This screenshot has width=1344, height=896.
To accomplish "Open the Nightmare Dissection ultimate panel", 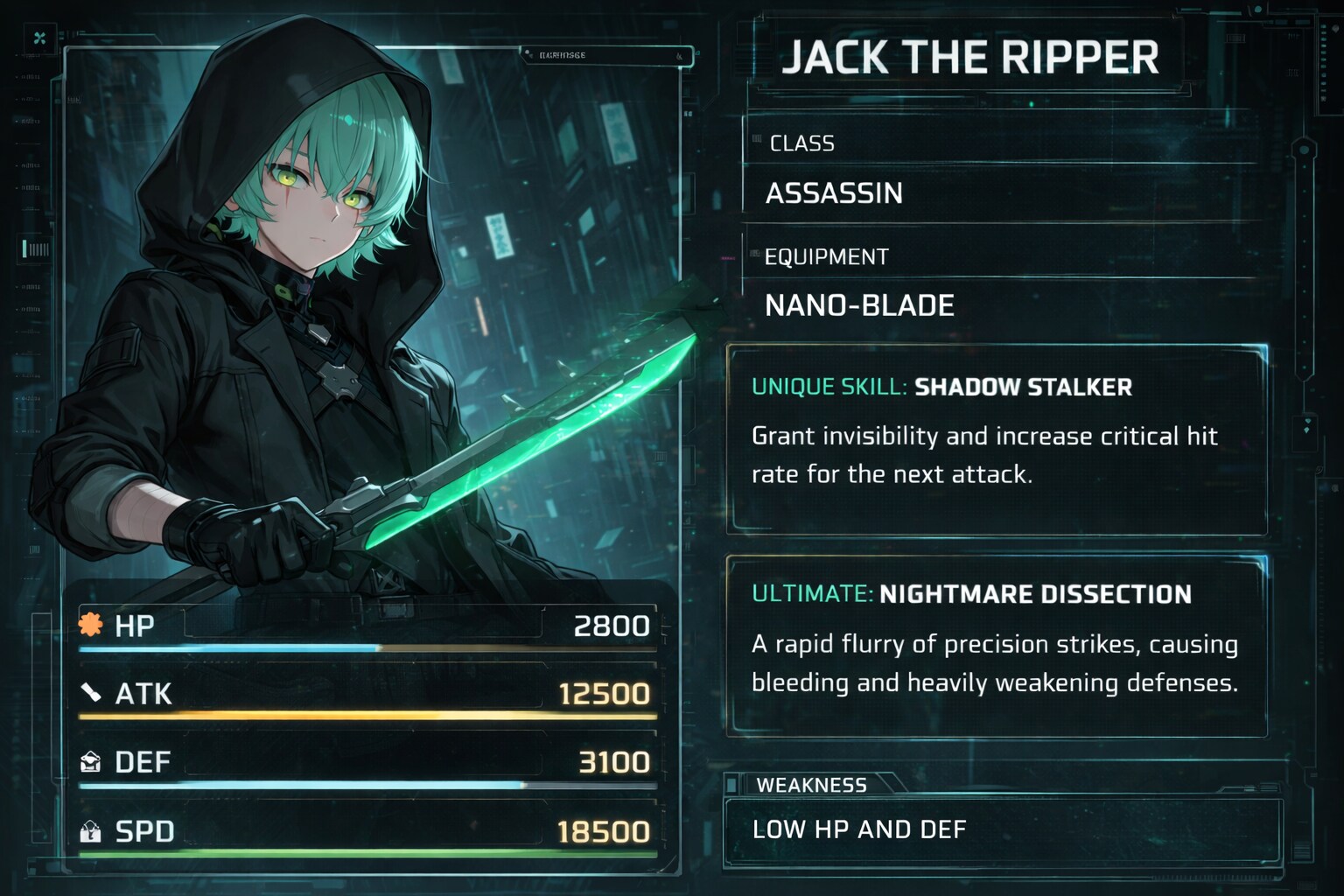I will pyautogui.click(x=997, y=646).
